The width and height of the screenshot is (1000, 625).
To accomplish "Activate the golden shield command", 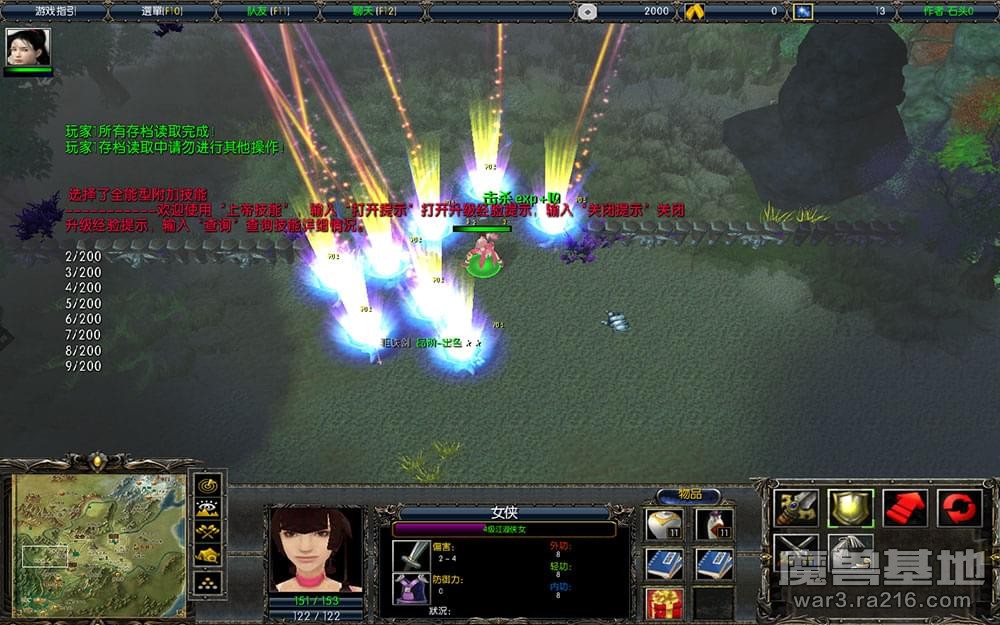I will (850, 508).
